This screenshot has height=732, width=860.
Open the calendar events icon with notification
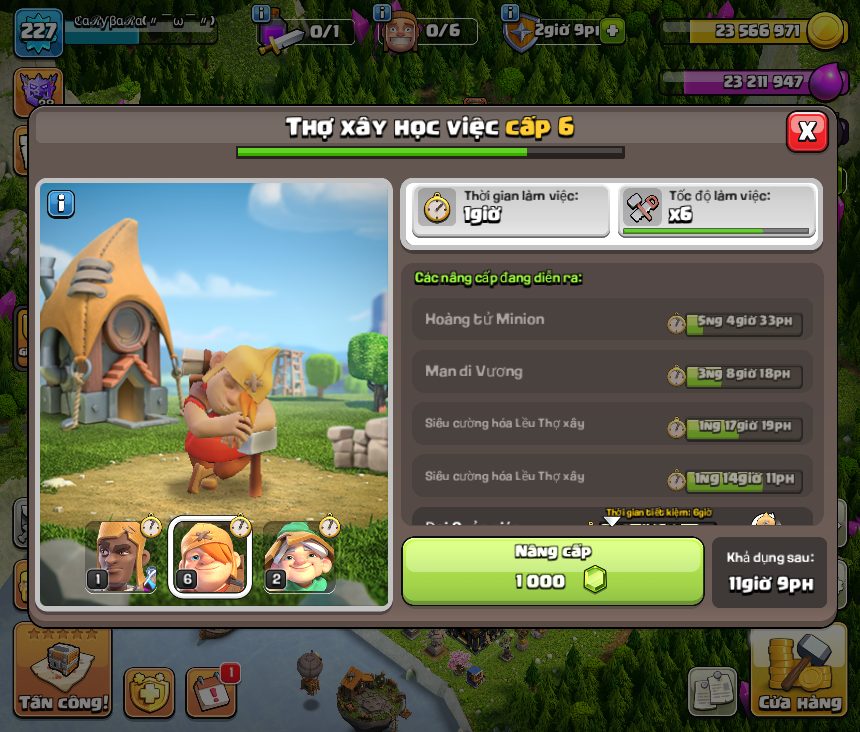pyautogui.click(x=211, y=688)
